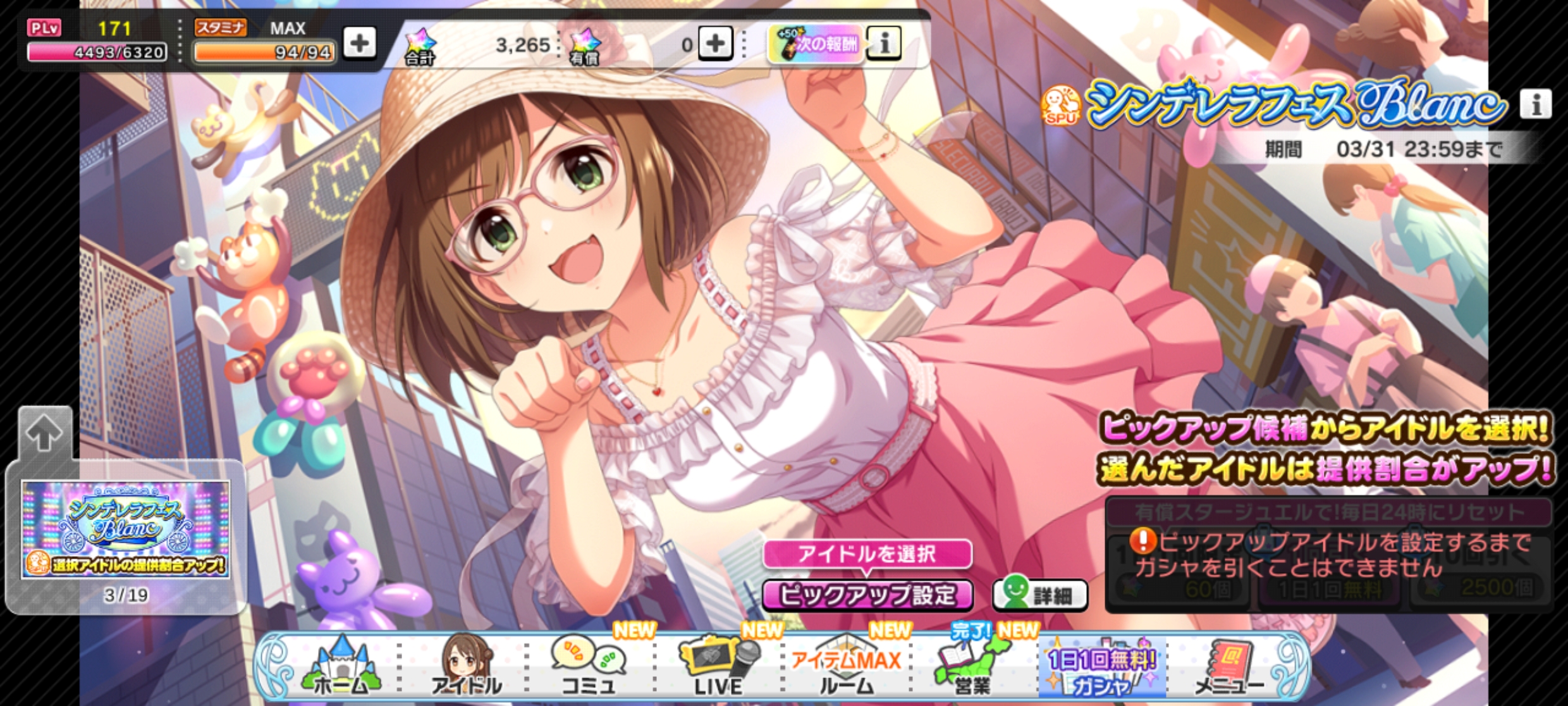Go to the アイドル (Idol) menu
The width and height of the screenshot is (1568, 706).
(x=467, y=667)
